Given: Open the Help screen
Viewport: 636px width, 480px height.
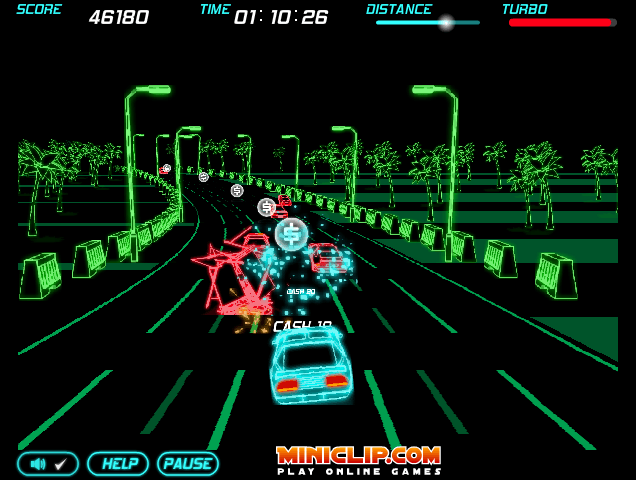Looking at the screenshot, I should (118, 464).
